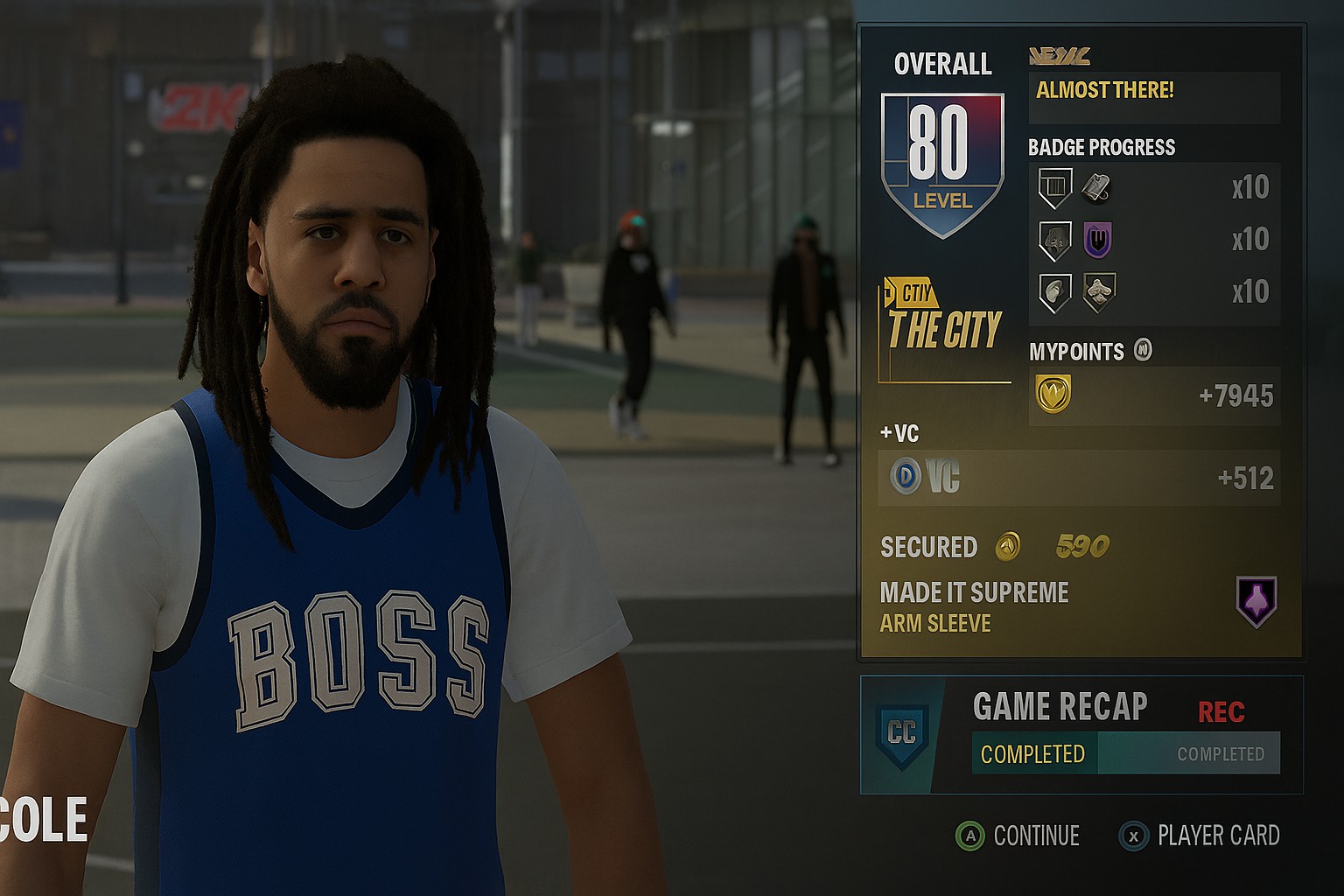This screenshot has height=896, width=1344.
Task: Click the gold MyPoints shield icon
Action: [1053, 394]
